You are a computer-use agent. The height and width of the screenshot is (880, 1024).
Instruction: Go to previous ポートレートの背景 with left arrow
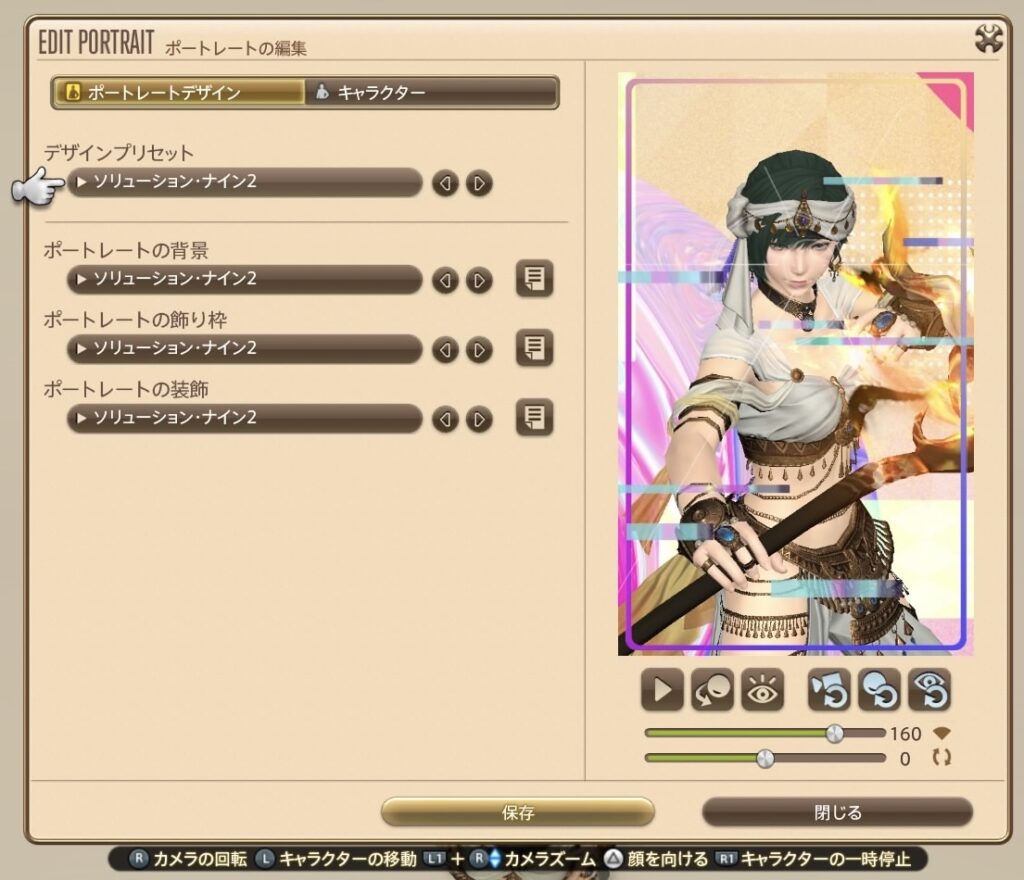446,280
